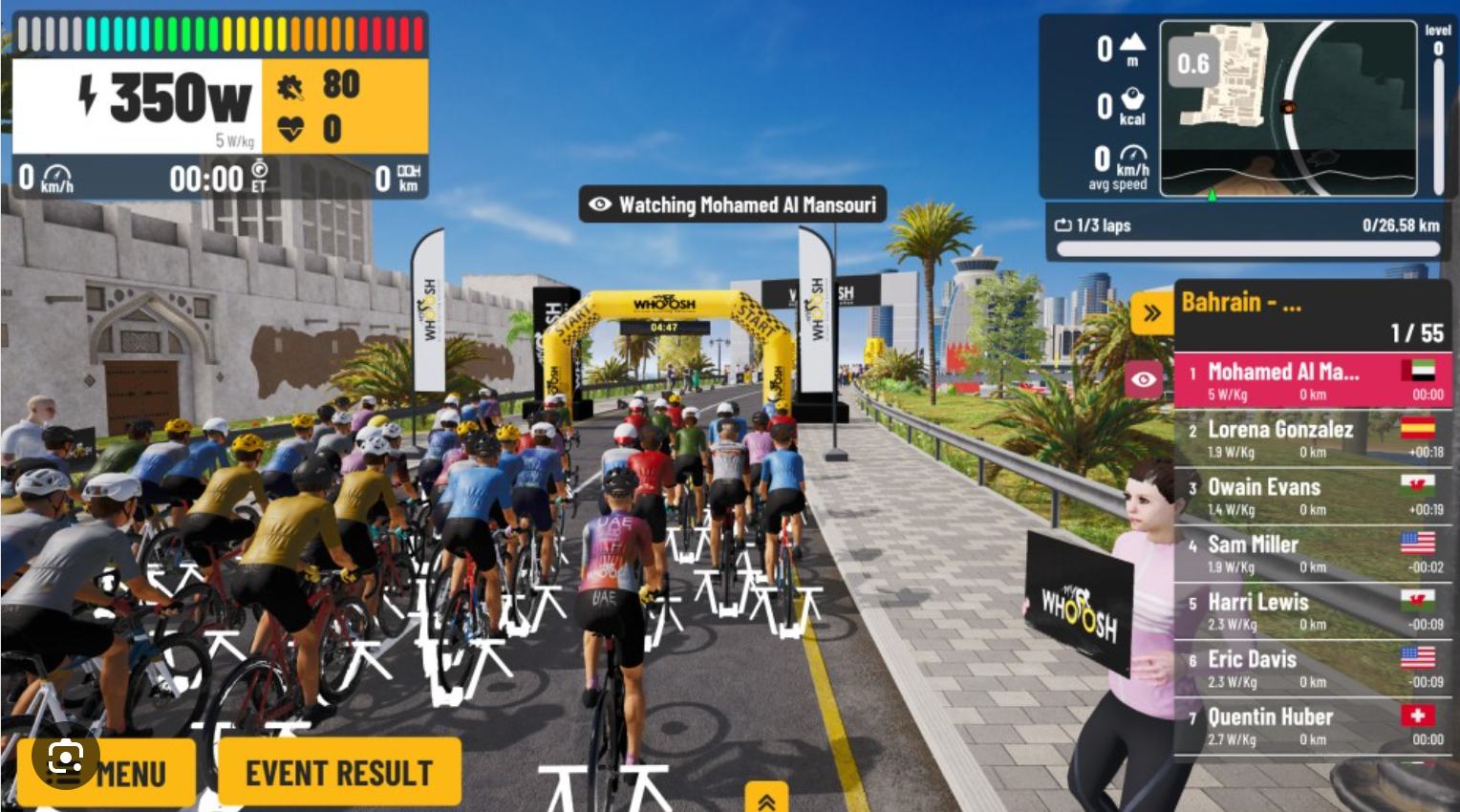
Task: Choose Owain Evans from the rider list
Action: [x=1312, y=496]
